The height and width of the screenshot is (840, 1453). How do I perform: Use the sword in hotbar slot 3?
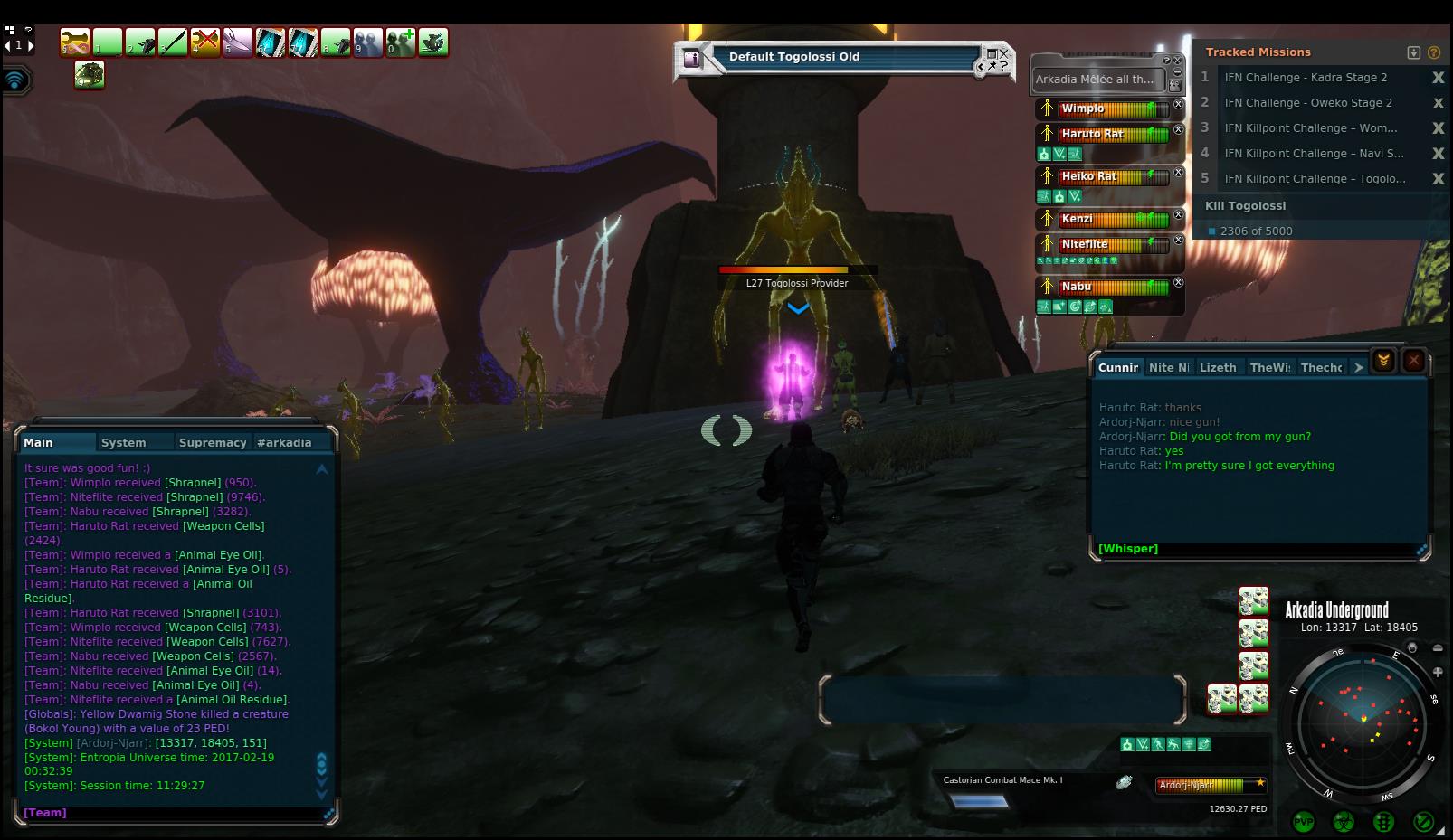[173, 42]
